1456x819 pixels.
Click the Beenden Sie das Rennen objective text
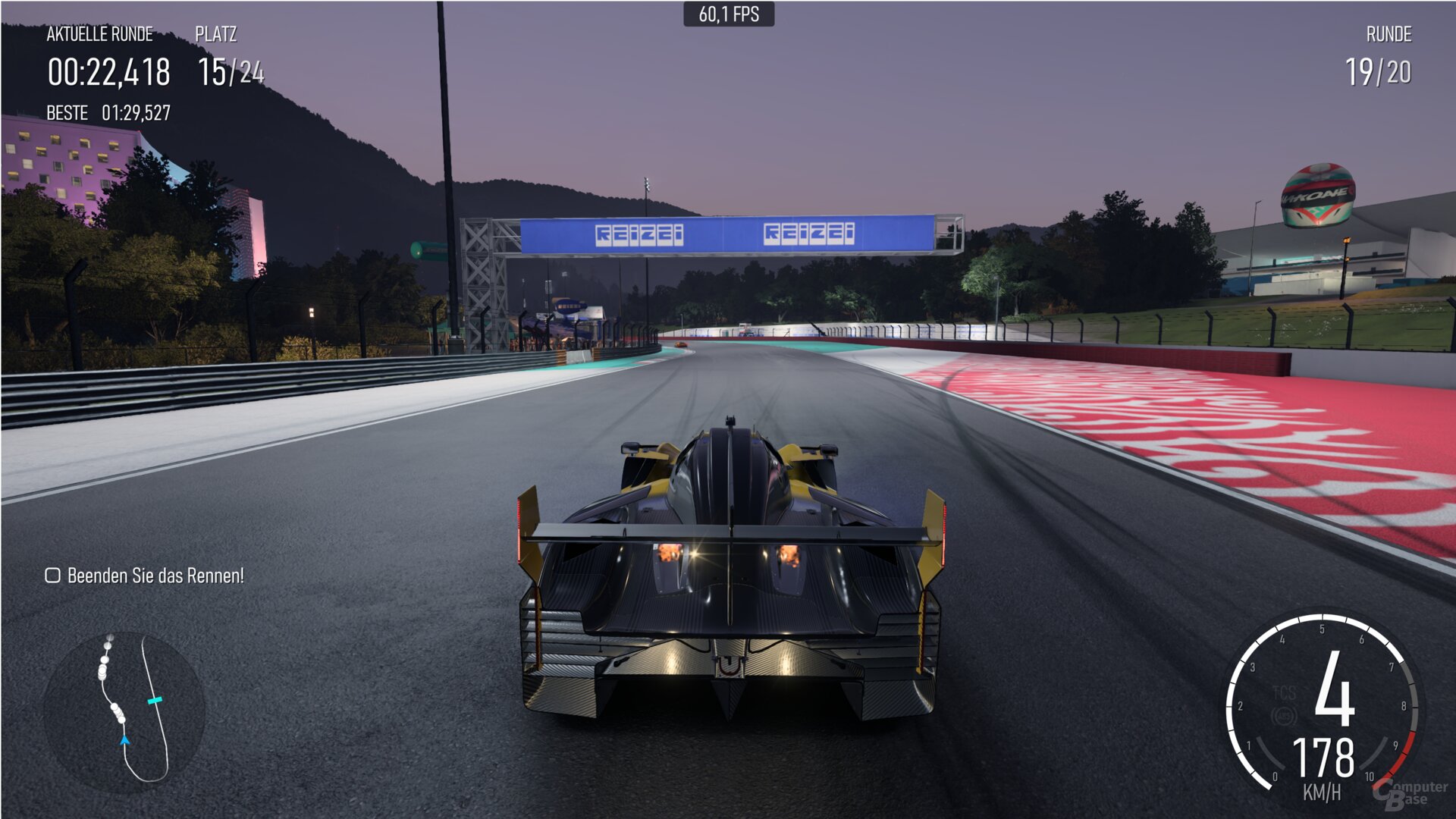[155, 575]
